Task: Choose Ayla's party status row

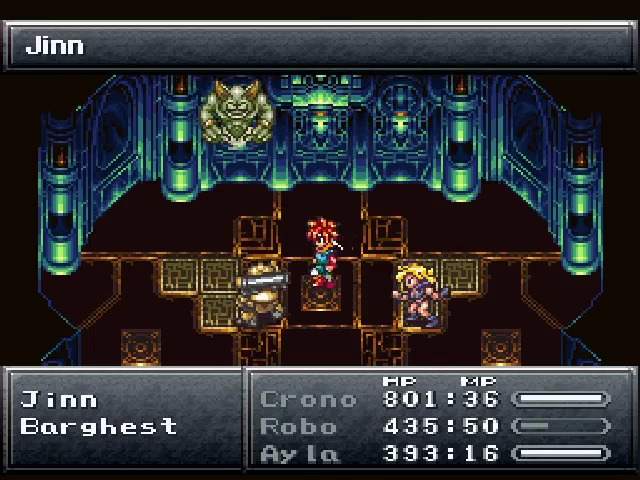Action: 434,453
